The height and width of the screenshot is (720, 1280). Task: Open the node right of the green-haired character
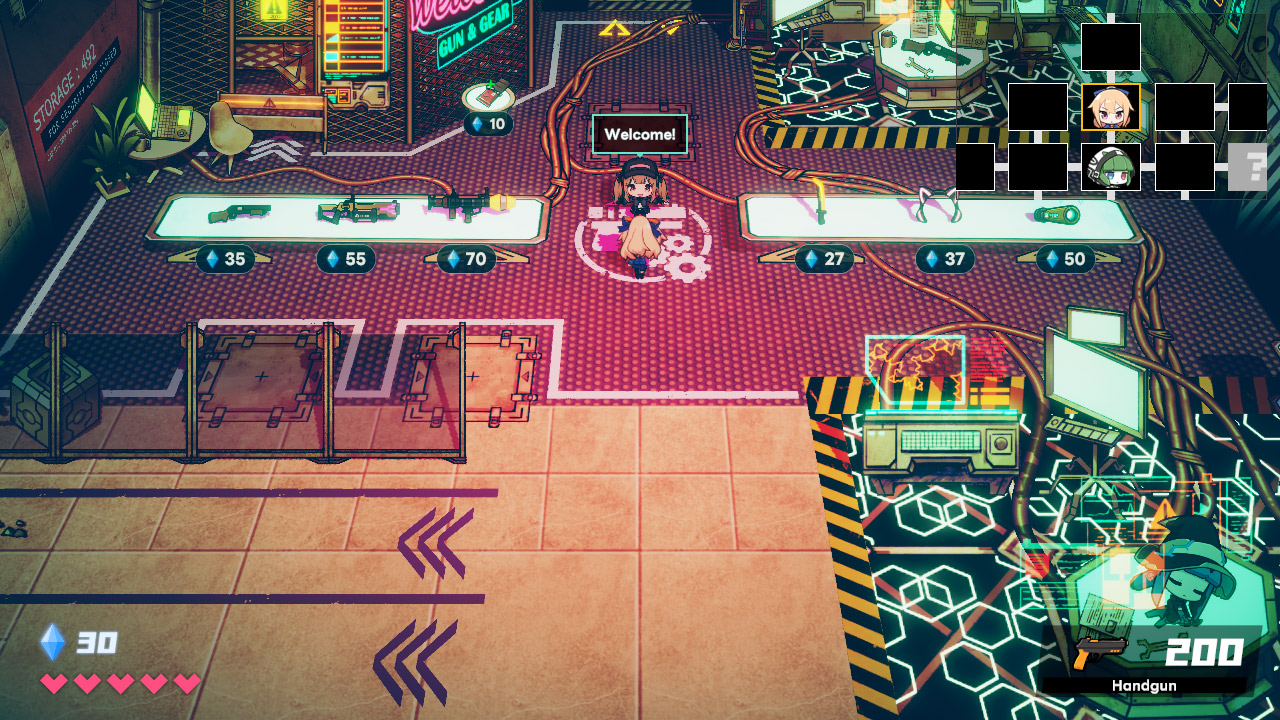[1184, 167]
